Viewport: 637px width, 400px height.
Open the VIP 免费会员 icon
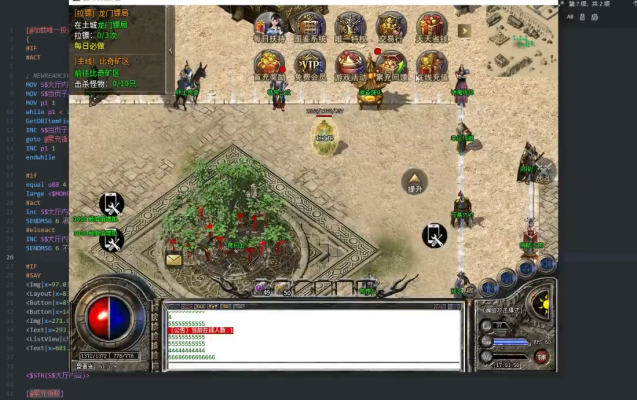(310, 67)
